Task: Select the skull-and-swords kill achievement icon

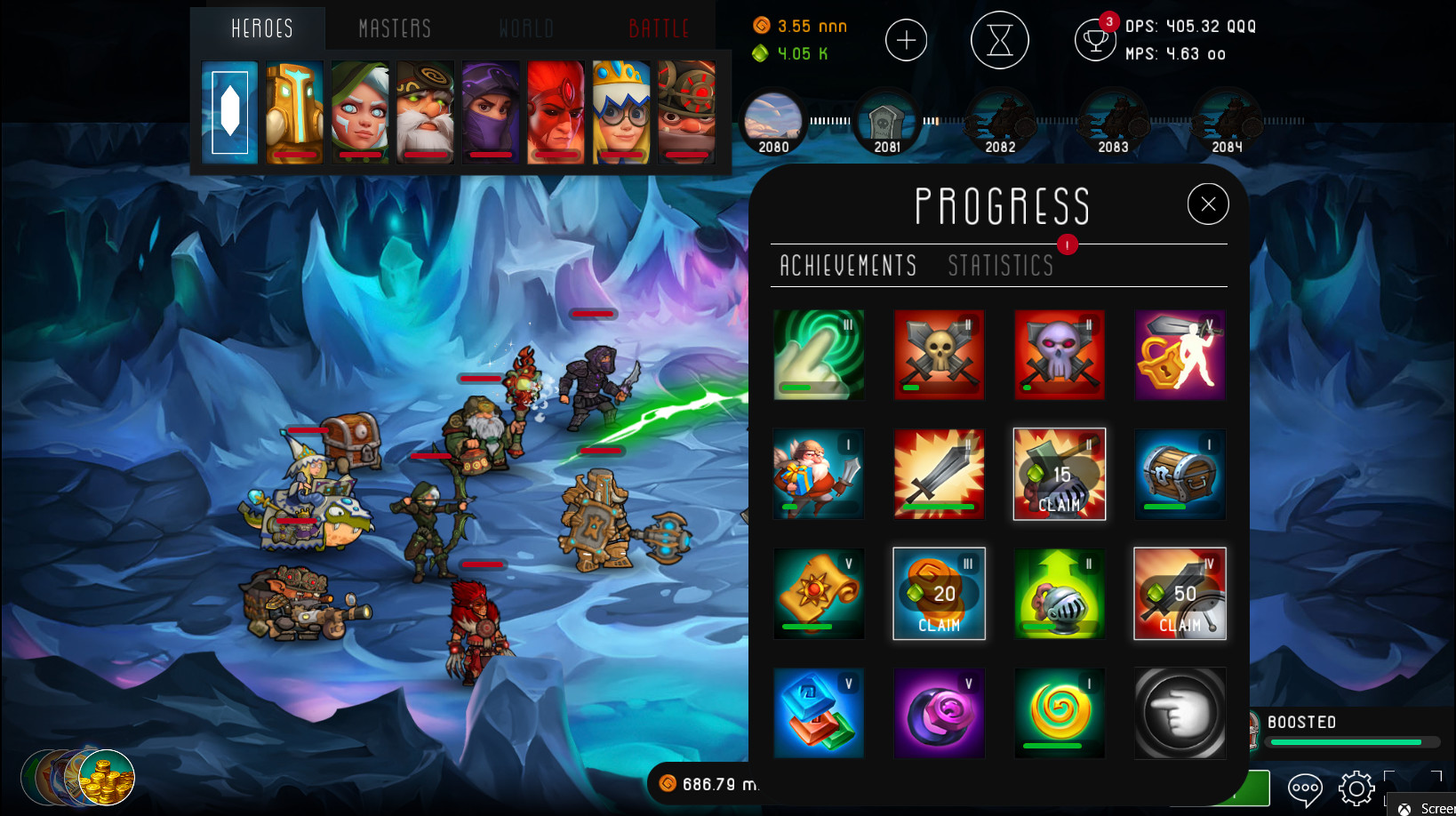Action: (939, 355)
